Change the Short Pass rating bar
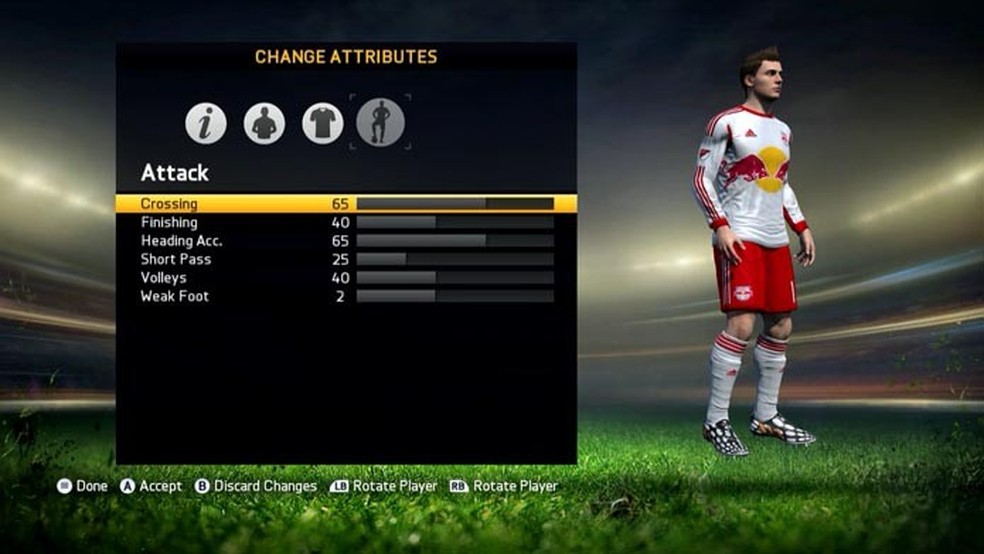 [x=455, y=259]
